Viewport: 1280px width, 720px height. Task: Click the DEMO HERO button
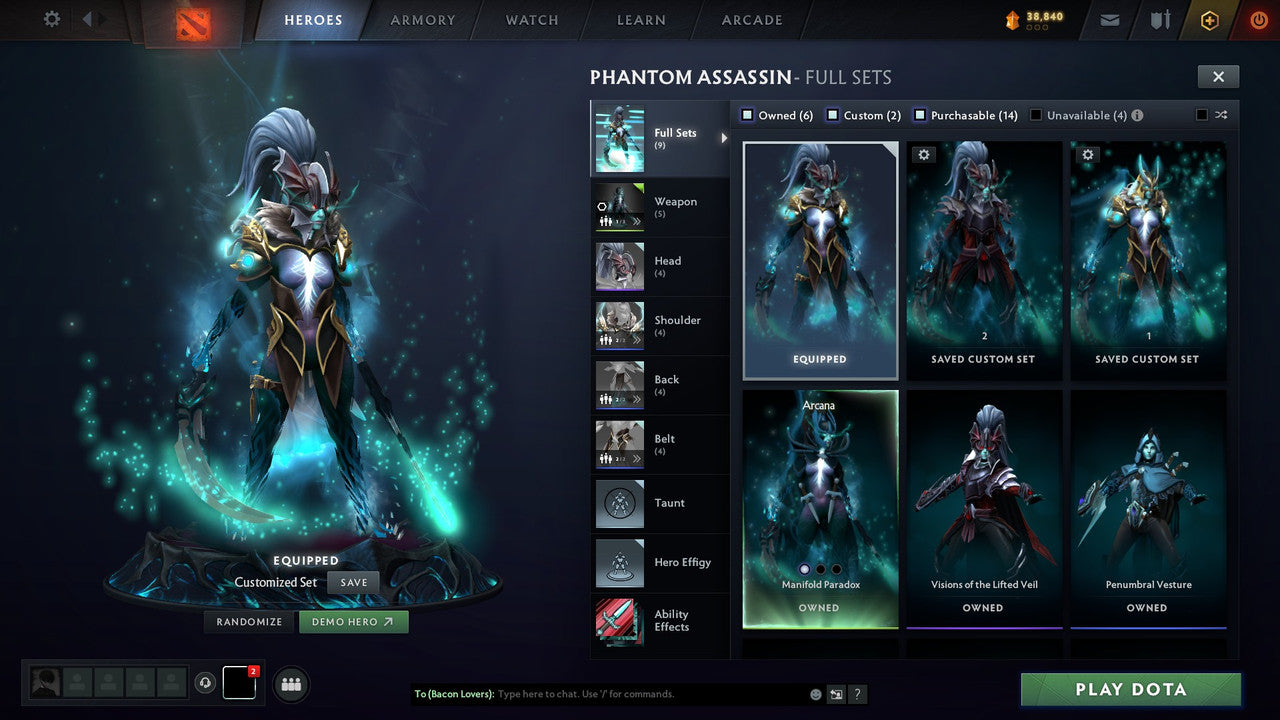click(x=353, y=621)
